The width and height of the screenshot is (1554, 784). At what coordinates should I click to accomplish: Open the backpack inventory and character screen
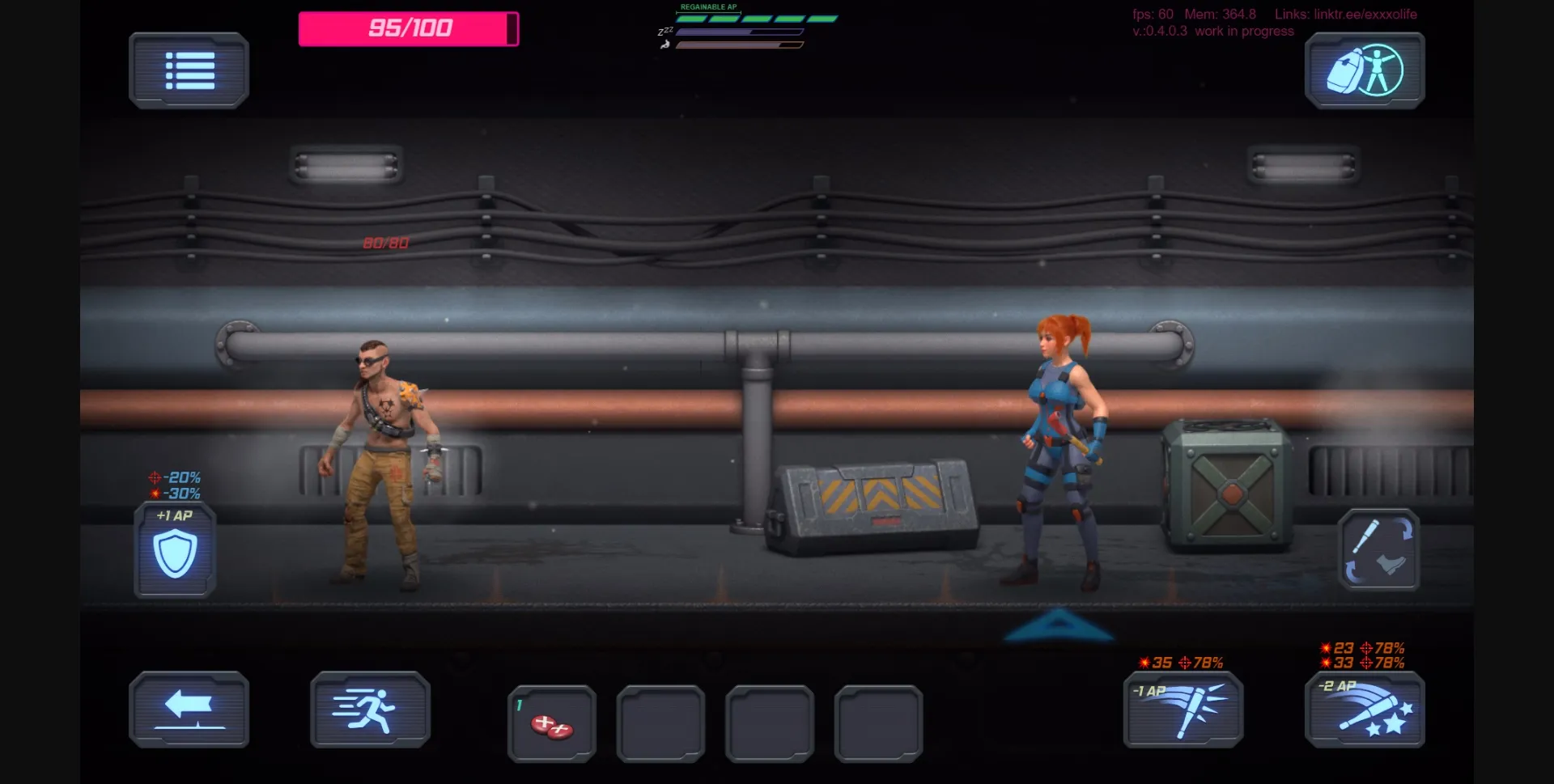(x=1364, y=70)
